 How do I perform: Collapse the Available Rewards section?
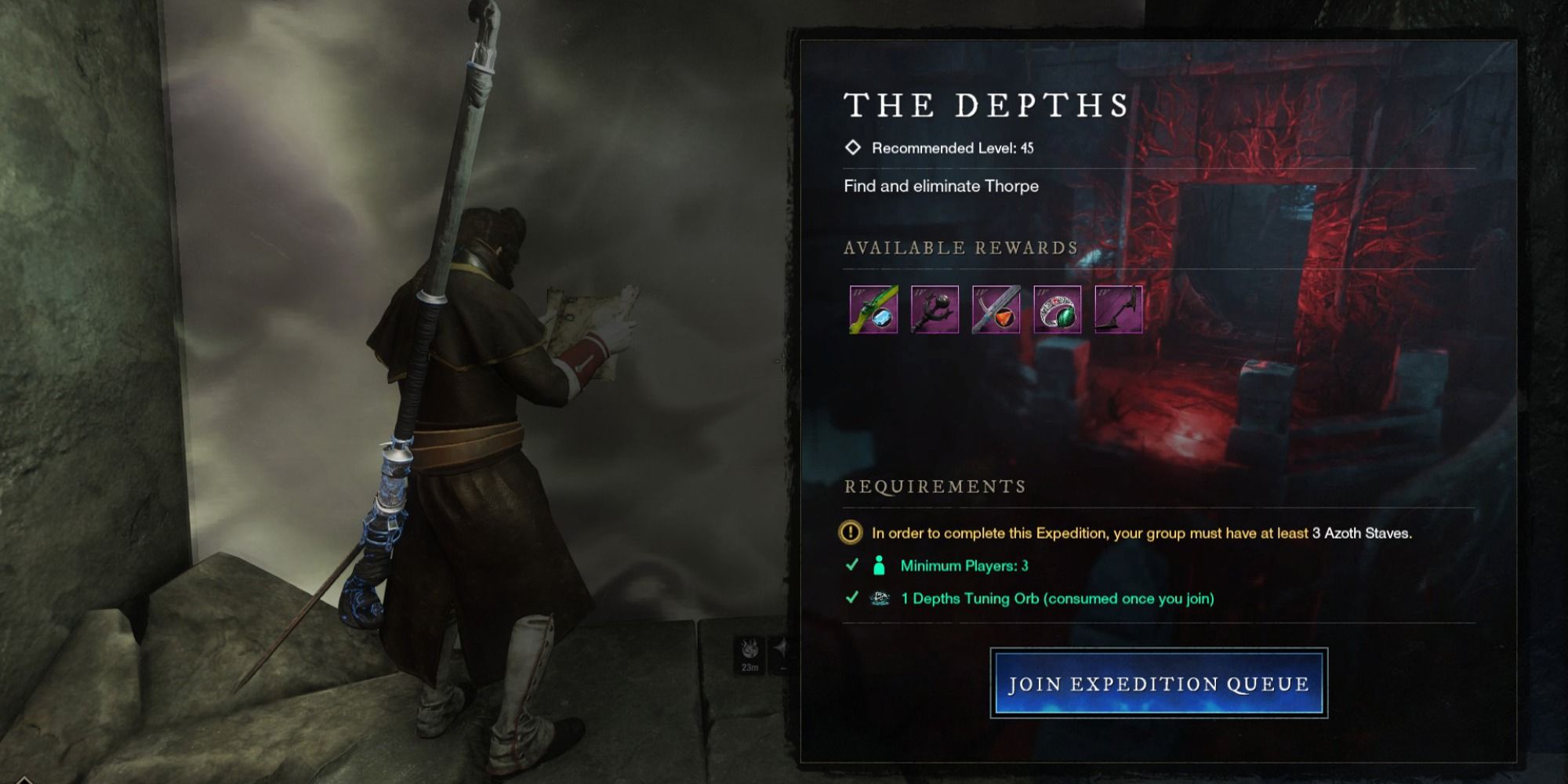(960, 249)
